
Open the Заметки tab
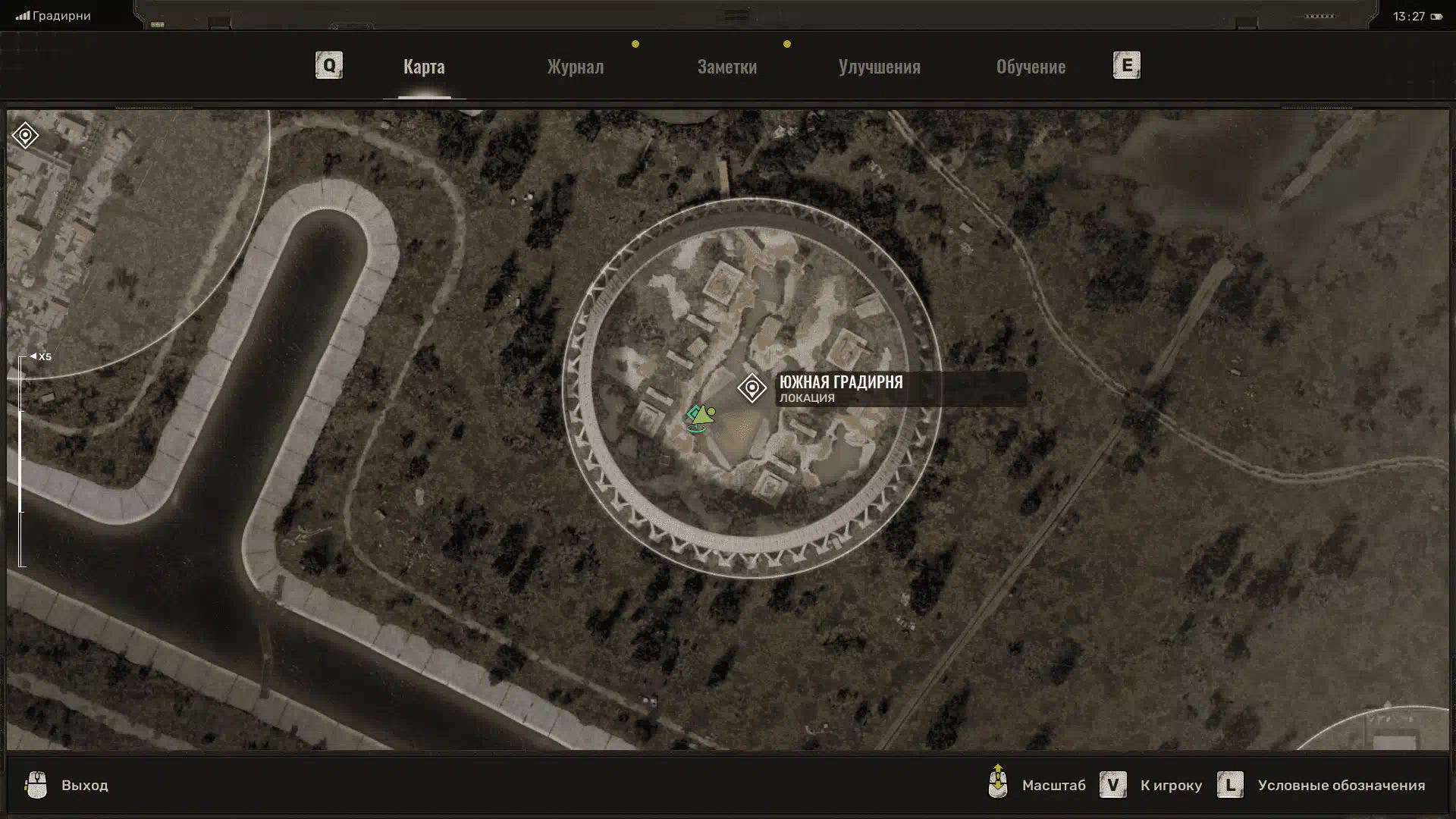(726, 67)
